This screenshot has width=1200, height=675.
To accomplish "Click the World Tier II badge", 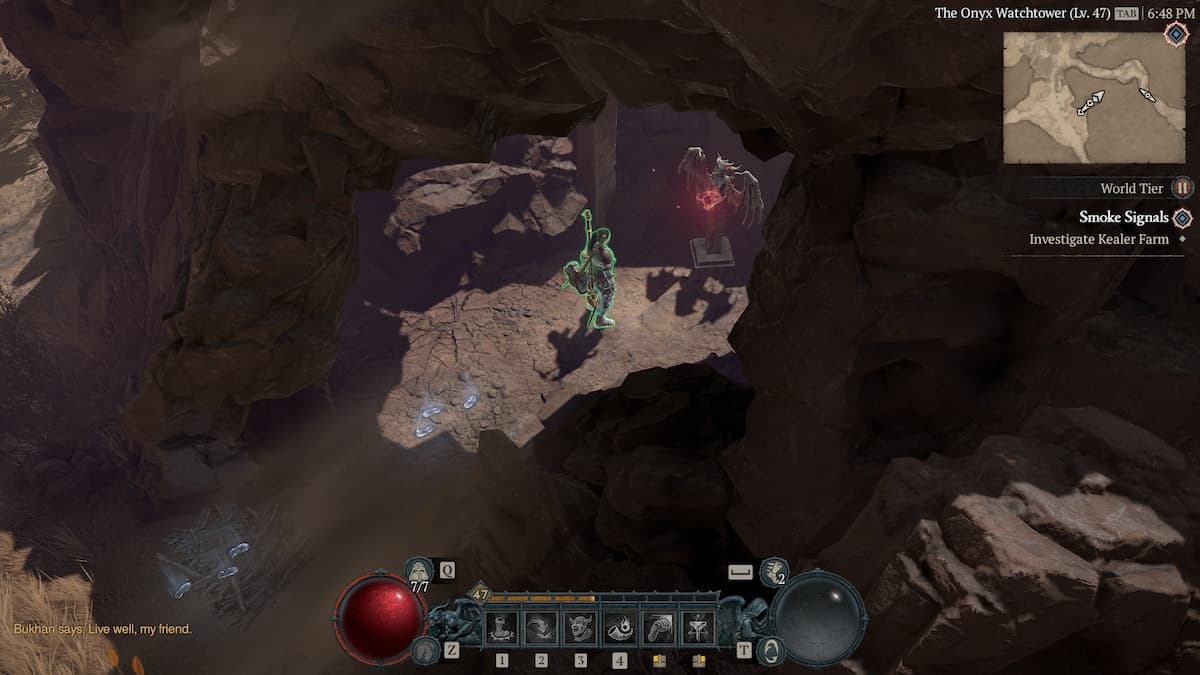I will tap(1182, 187).
